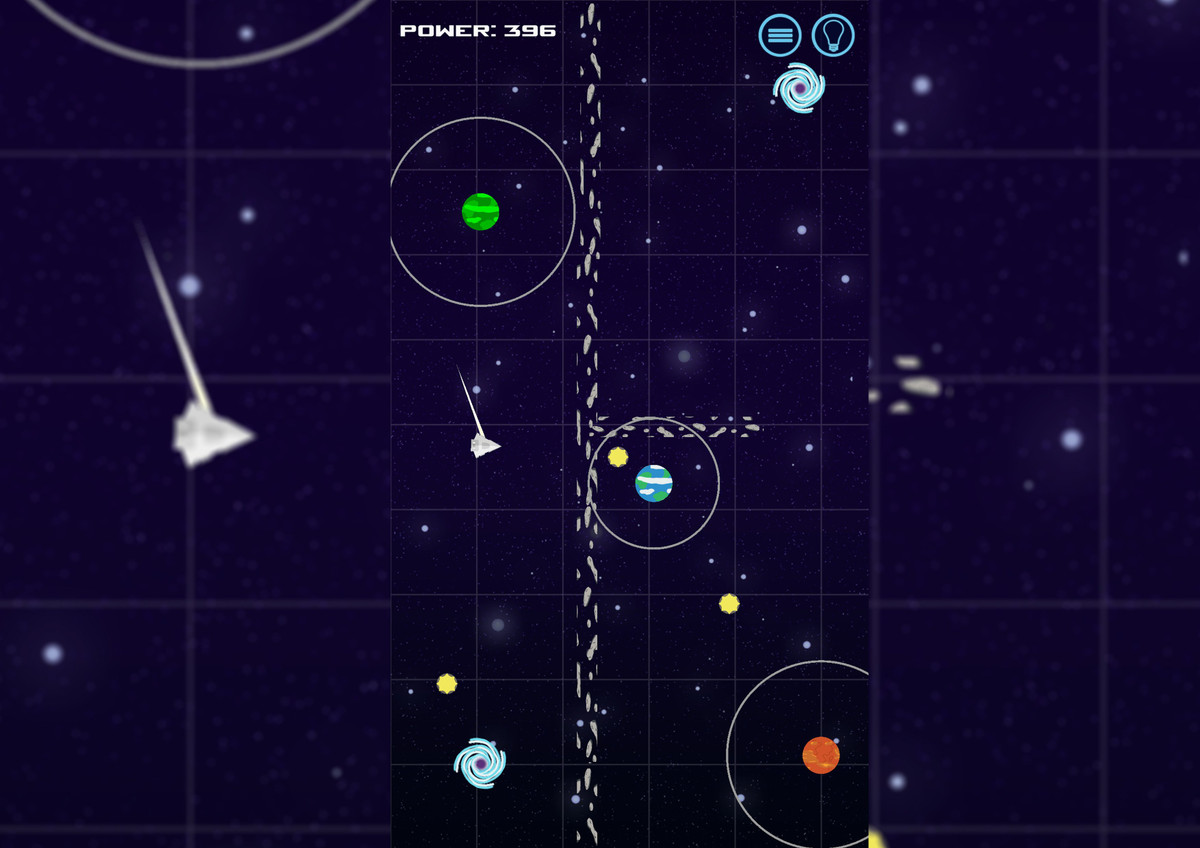Show a hint with the lightbulb button
Screen dimensions: 1200x848
coord(833,35)
